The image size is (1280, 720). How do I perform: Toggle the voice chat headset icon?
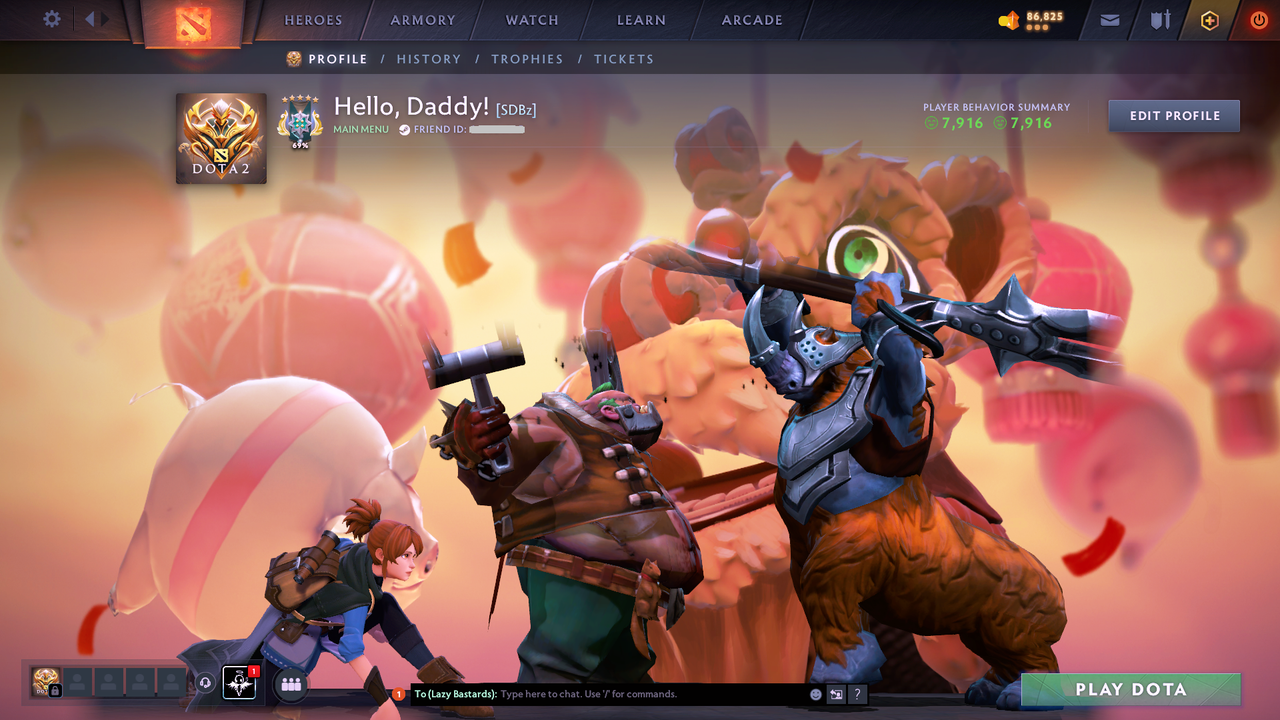[208, 683]
